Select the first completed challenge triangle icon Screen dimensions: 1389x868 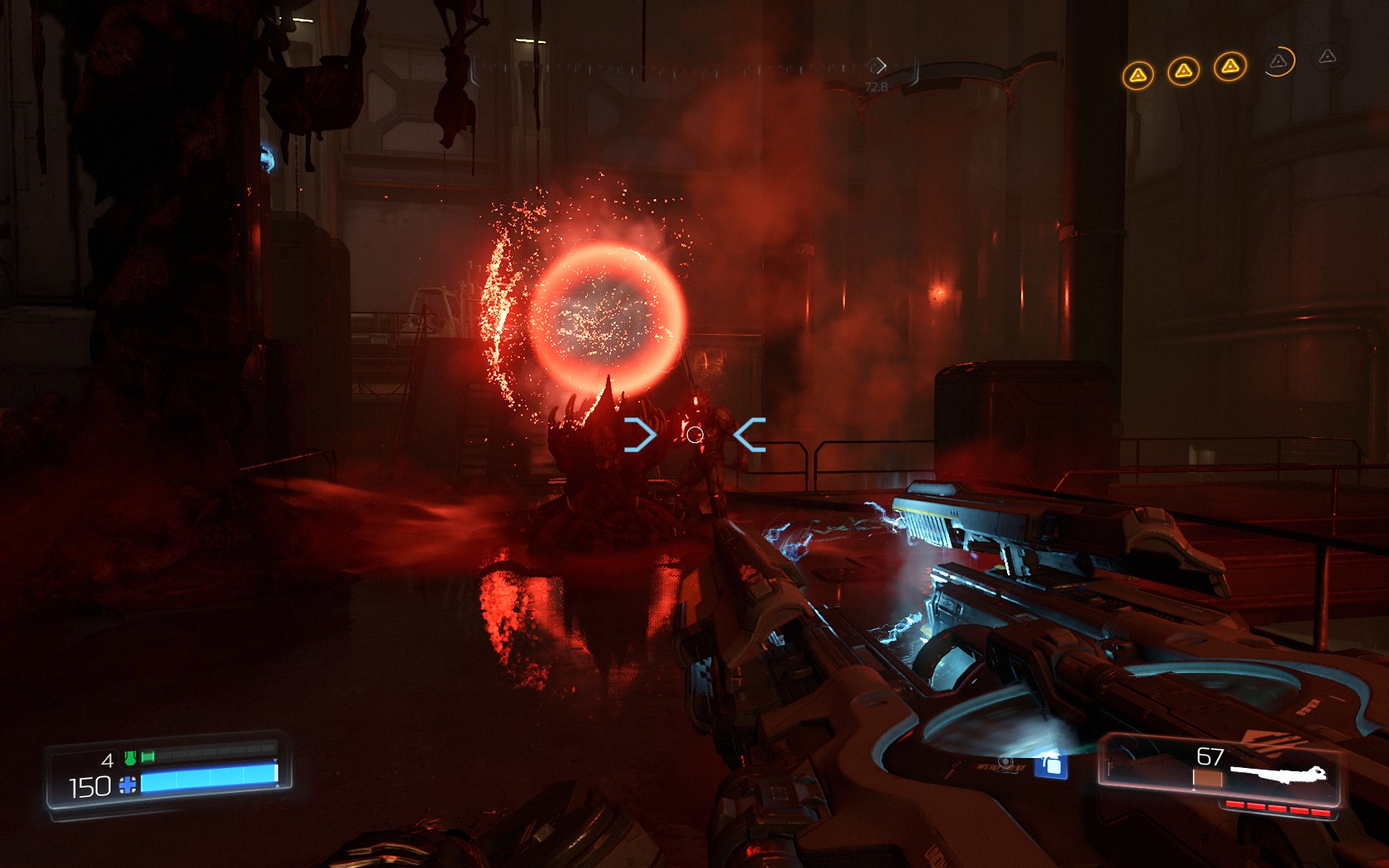1138,74
